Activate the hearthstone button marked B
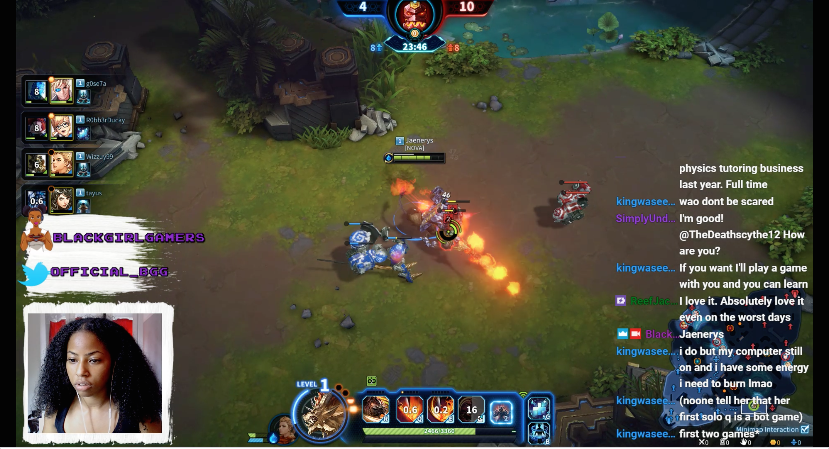Viewport: 829px width, 449px height. click(x=539, y=432)
